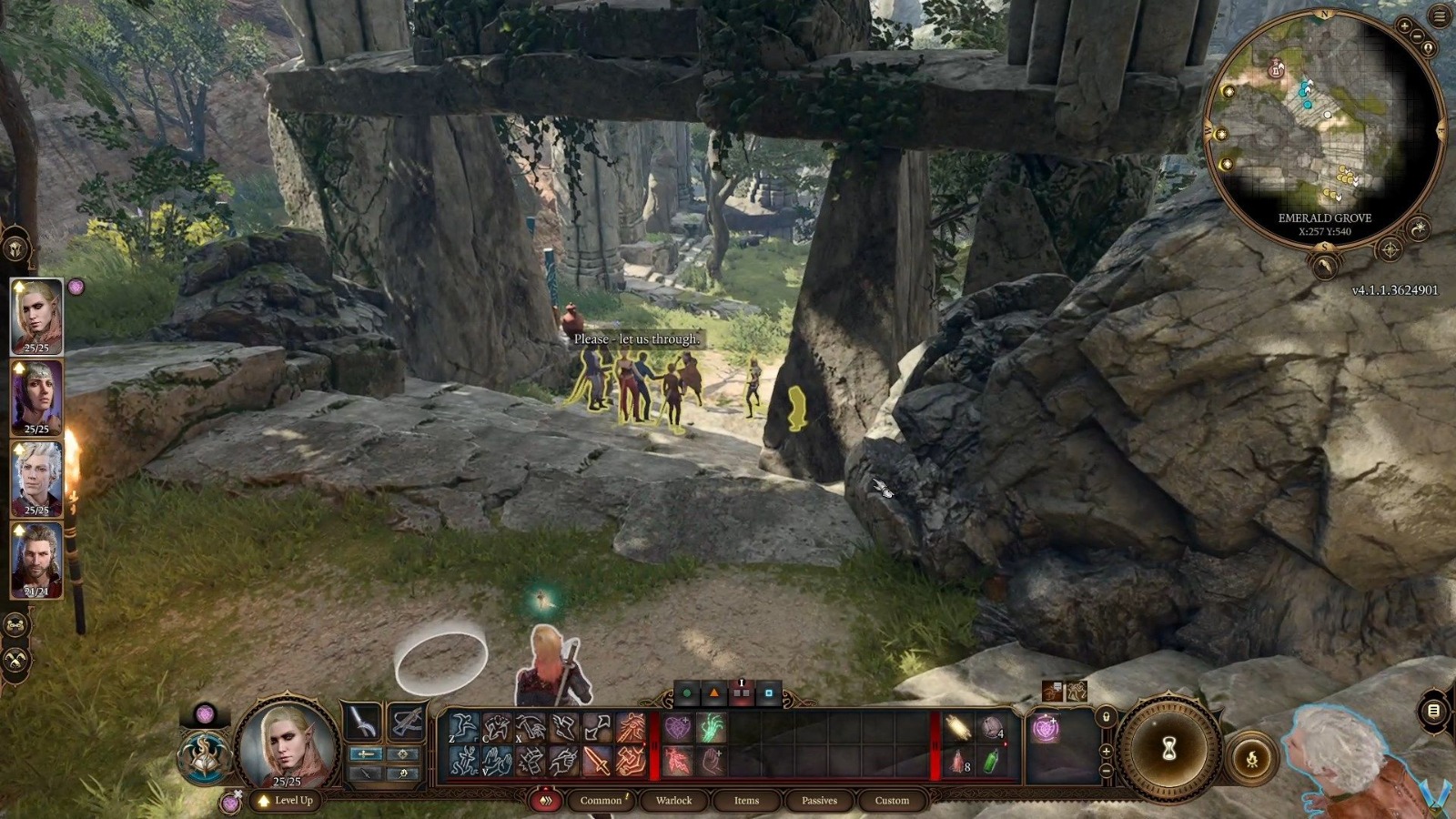The image size is (1456, 819).
Task: Select the crossbow ranged weapon slot
Action: pos(406,723)
